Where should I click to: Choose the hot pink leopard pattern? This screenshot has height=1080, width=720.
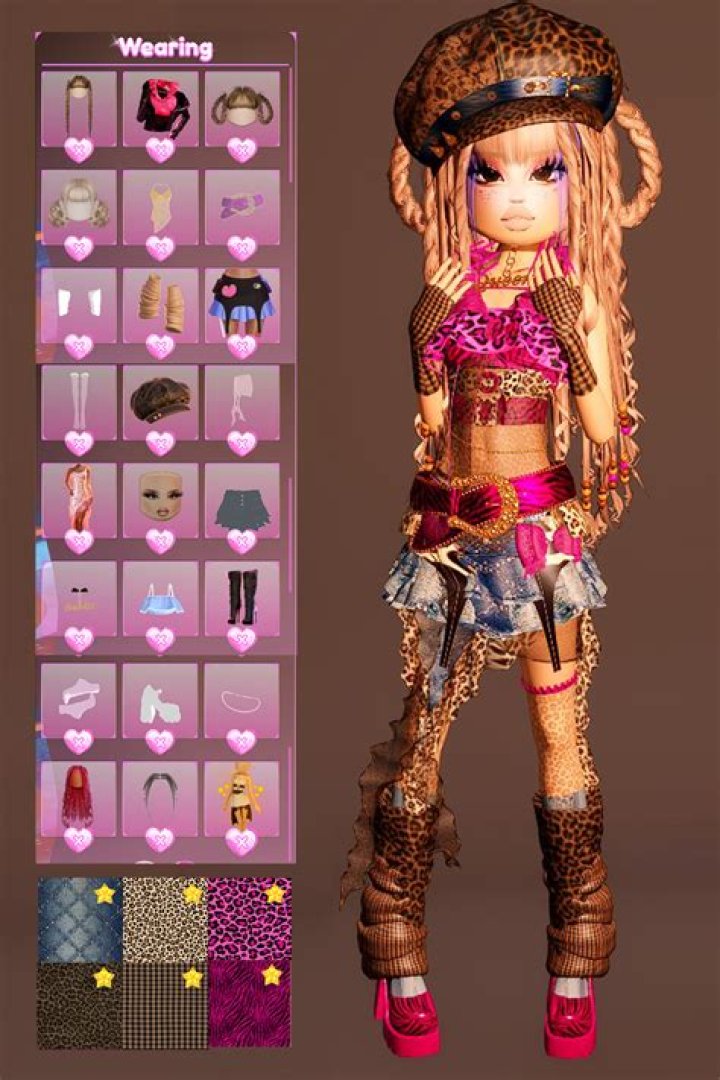pyautogui.click(x=249, y=920)
